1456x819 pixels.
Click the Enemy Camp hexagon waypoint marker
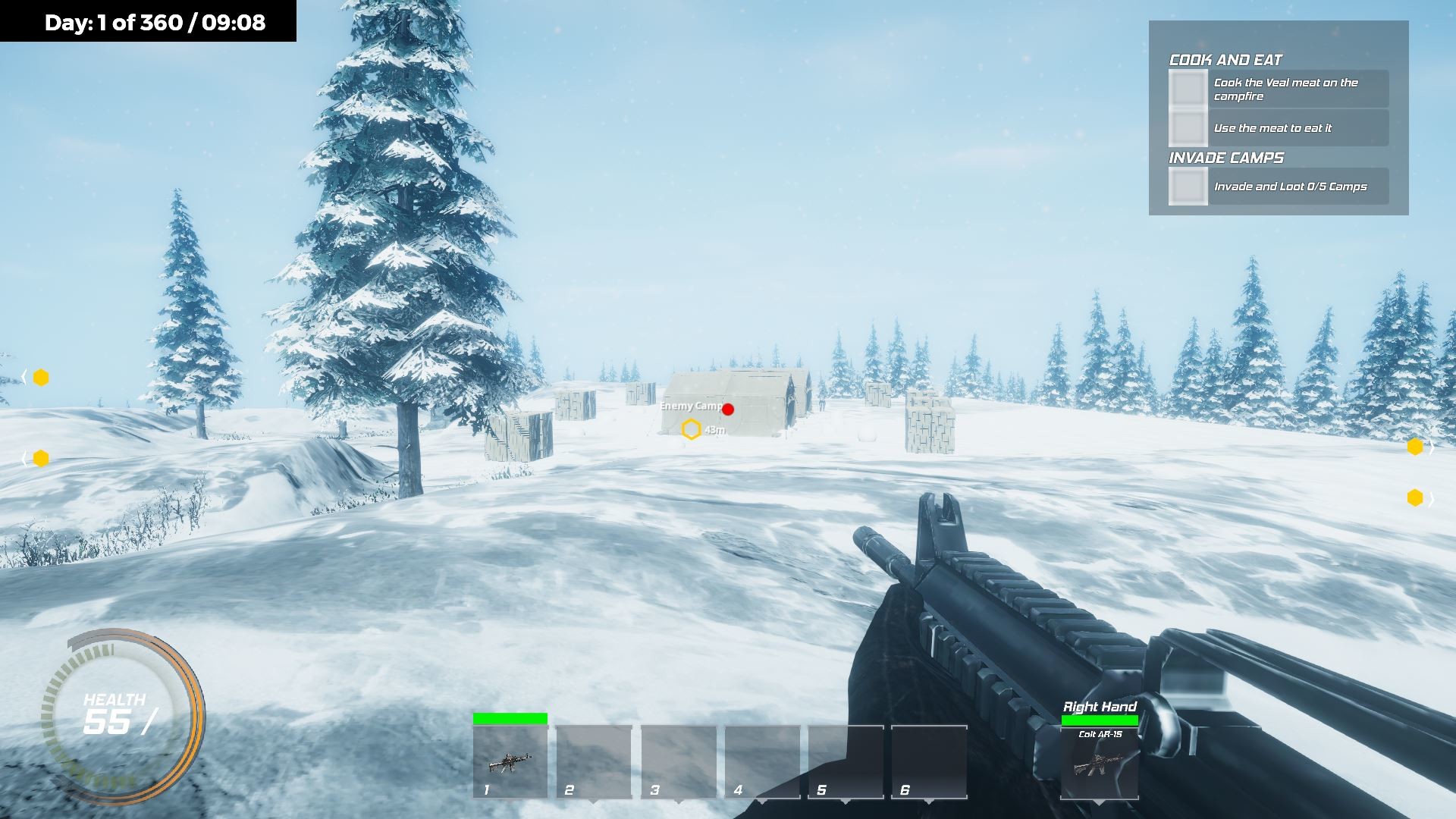pos(690,429)
